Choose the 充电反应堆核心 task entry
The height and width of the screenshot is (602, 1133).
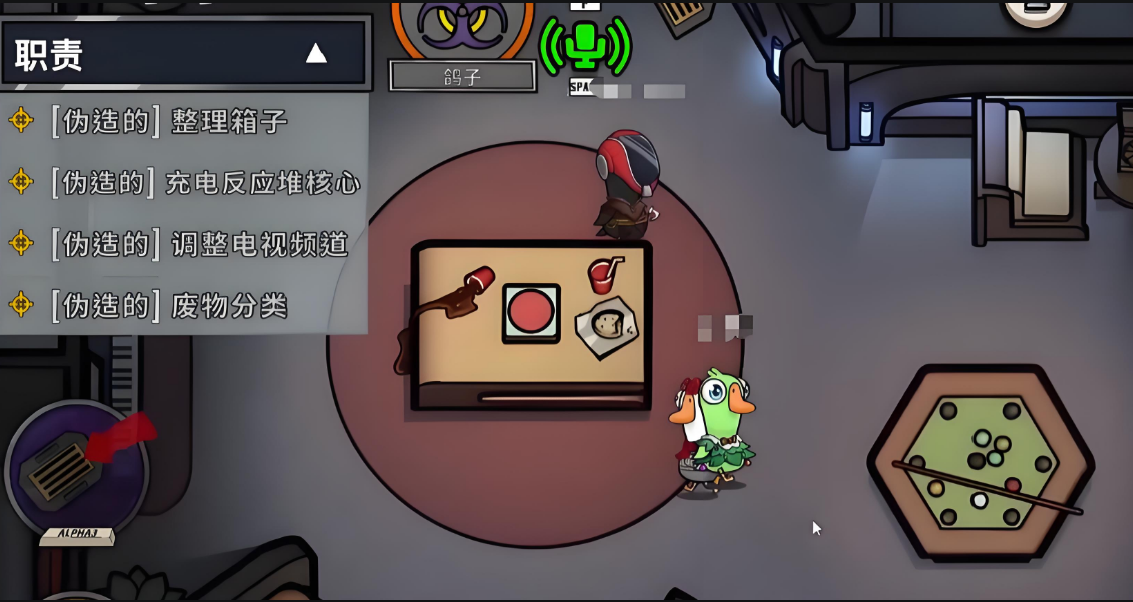(x=205, y=183)
